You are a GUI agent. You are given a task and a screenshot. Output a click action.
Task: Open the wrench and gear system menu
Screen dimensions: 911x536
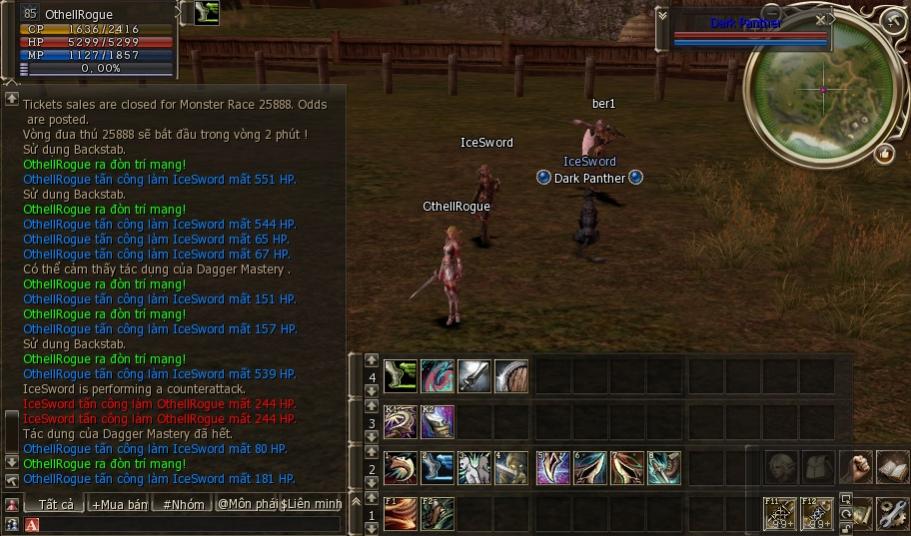[892, 513]
